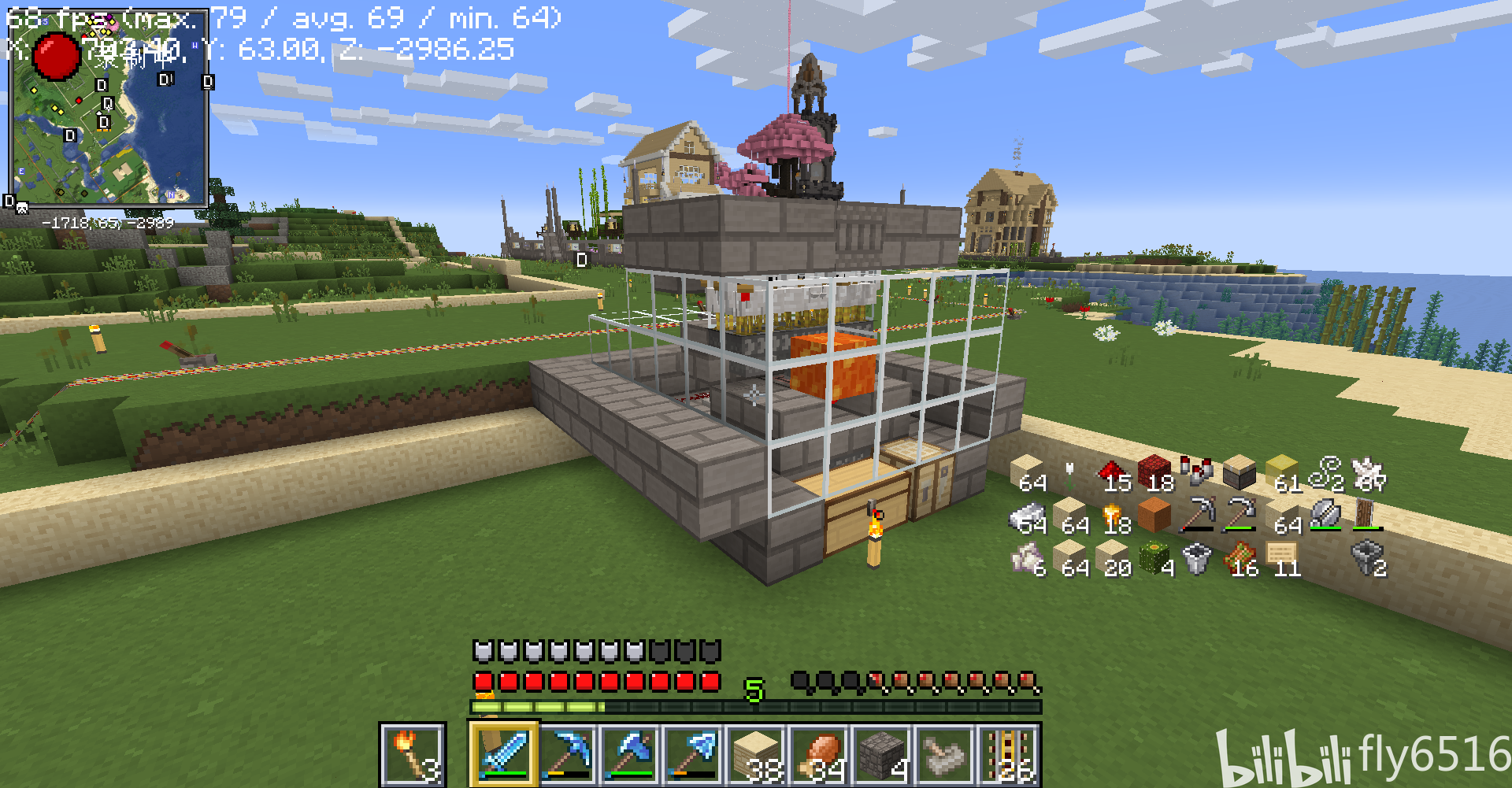
Task: Select the diamond sword hotbar slot
Action: tap(505, 753)
